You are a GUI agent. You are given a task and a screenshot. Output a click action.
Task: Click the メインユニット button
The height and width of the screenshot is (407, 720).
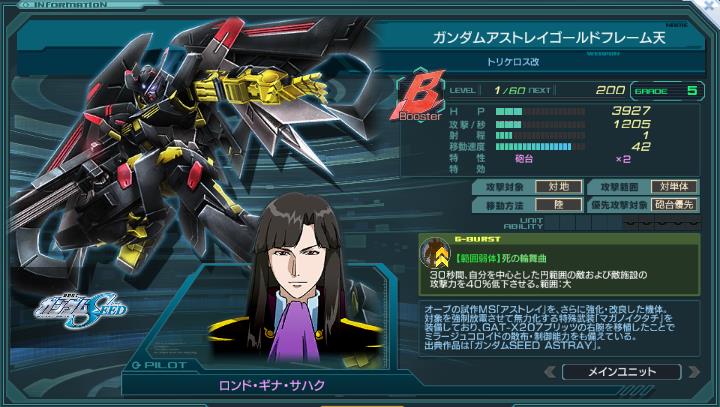621,372
